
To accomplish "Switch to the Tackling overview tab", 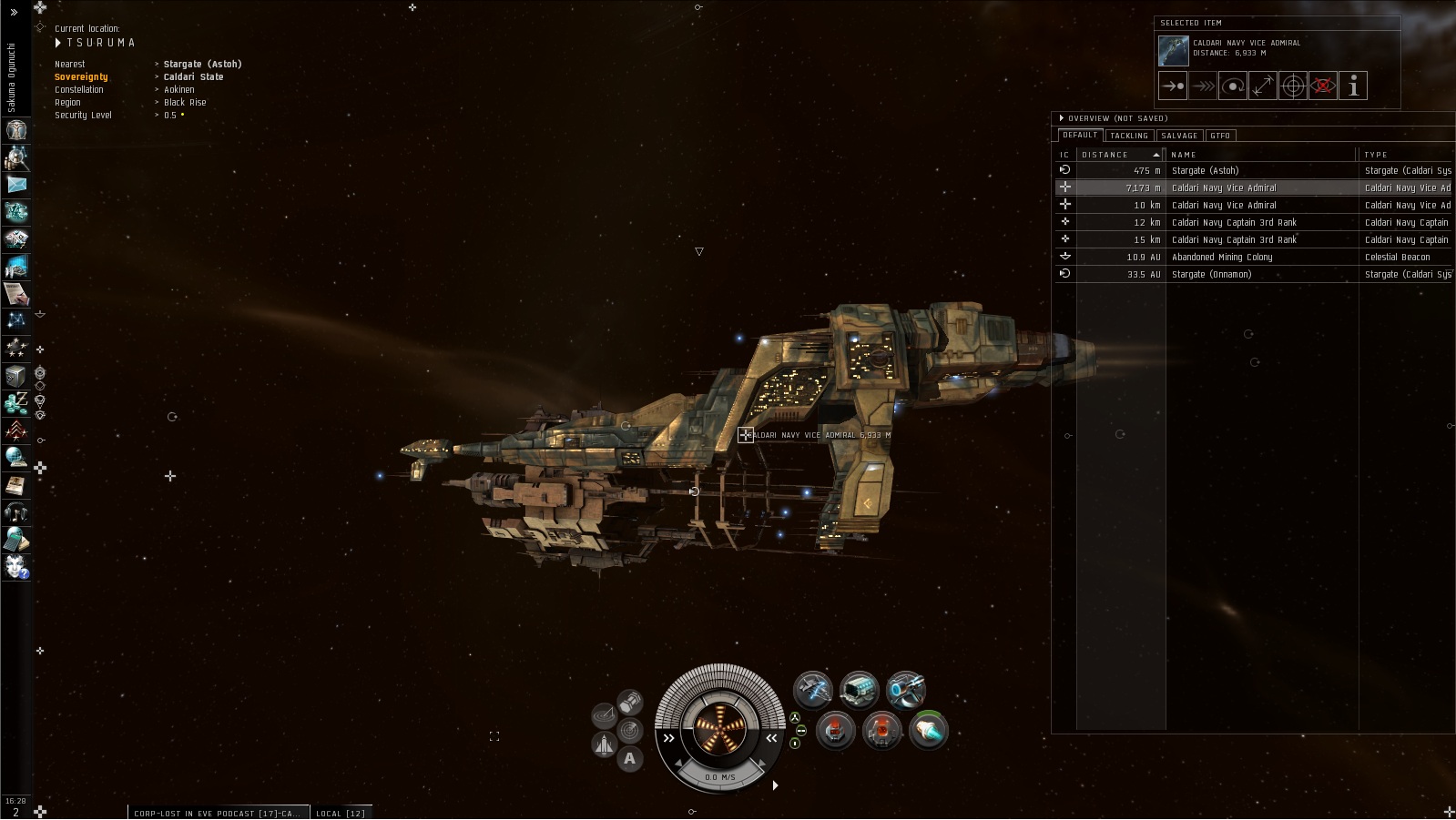I will (x=1128, y=136).
